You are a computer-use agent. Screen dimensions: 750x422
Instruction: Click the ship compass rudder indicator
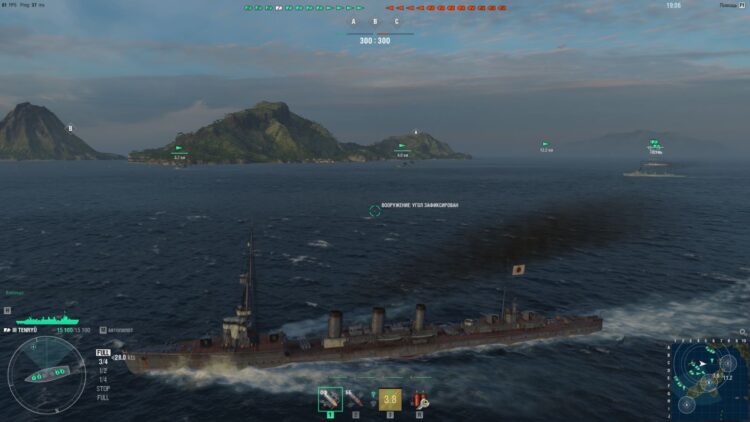pos(46,376)
